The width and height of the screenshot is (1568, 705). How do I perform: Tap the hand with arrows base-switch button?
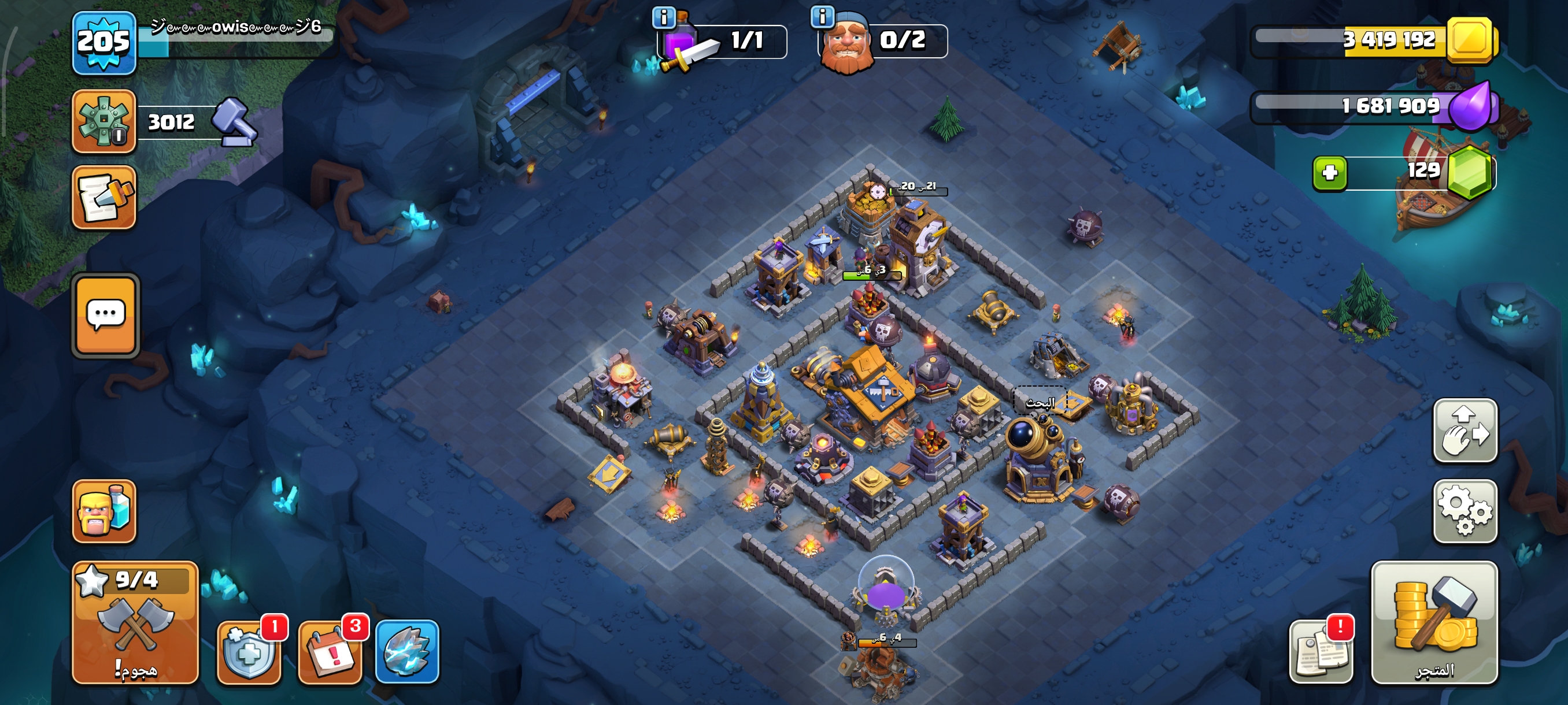pos(1465,430)
